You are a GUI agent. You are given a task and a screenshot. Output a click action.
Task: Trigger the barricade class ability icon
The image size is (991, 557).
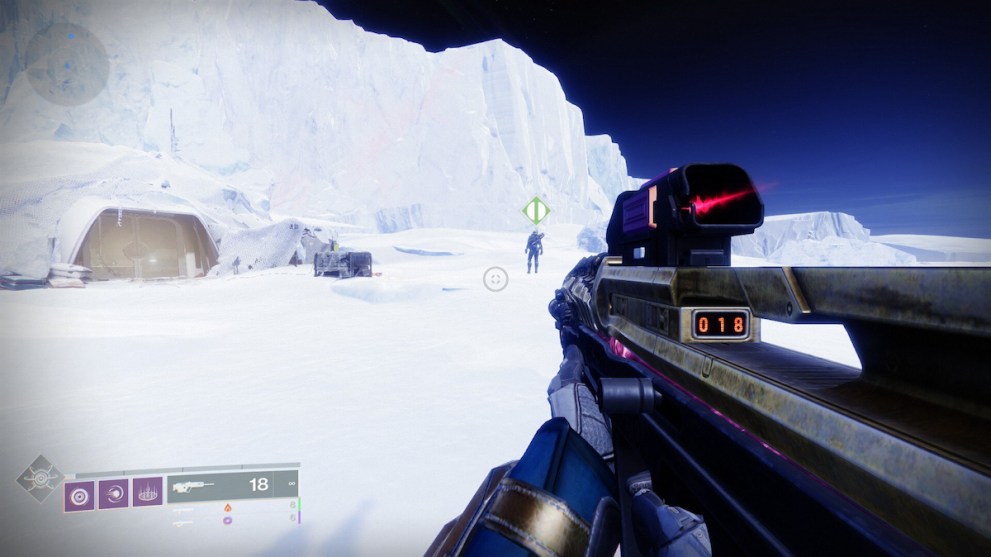point(147,492)
